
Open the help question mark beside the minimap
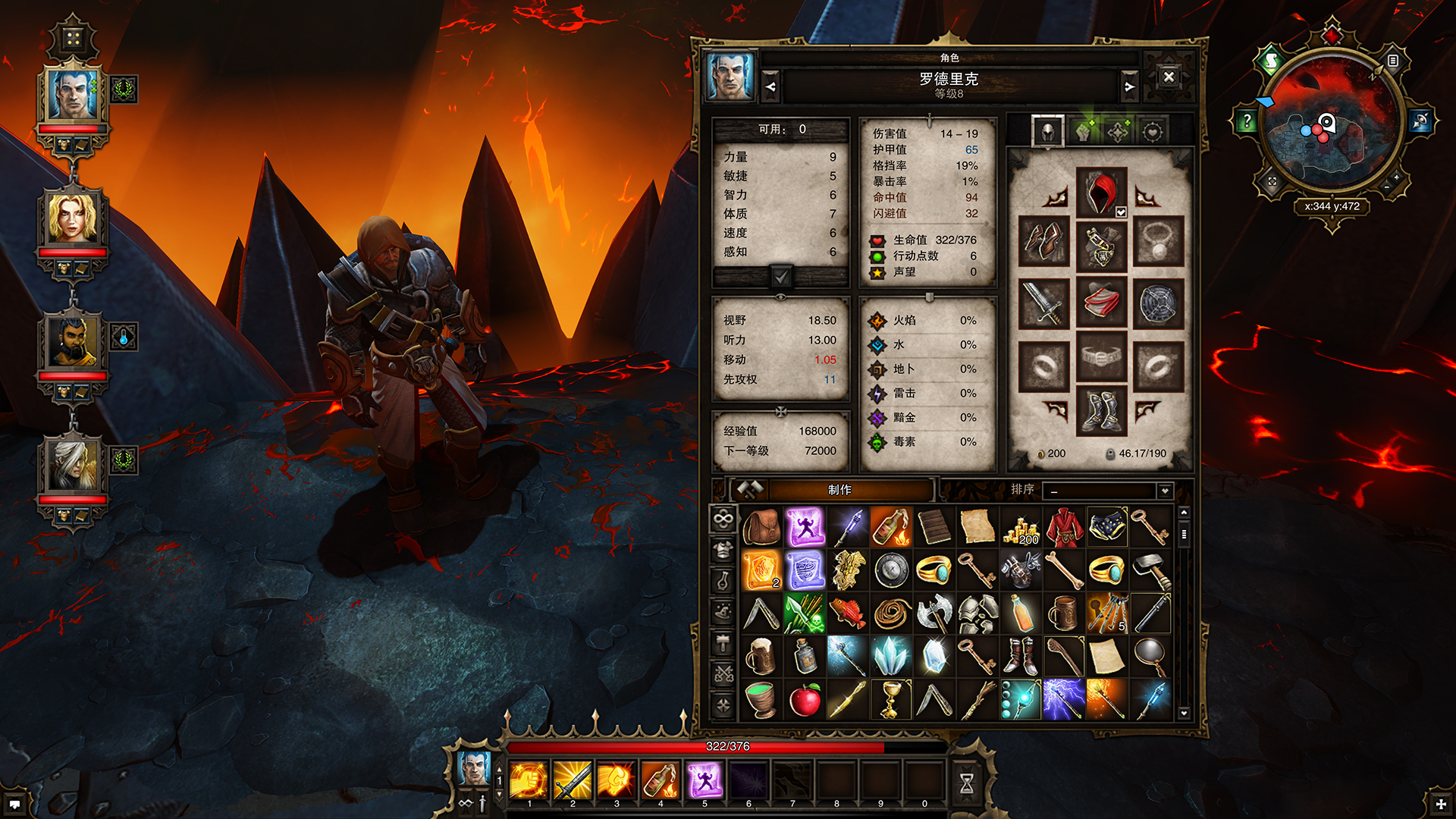[1246, 119]
